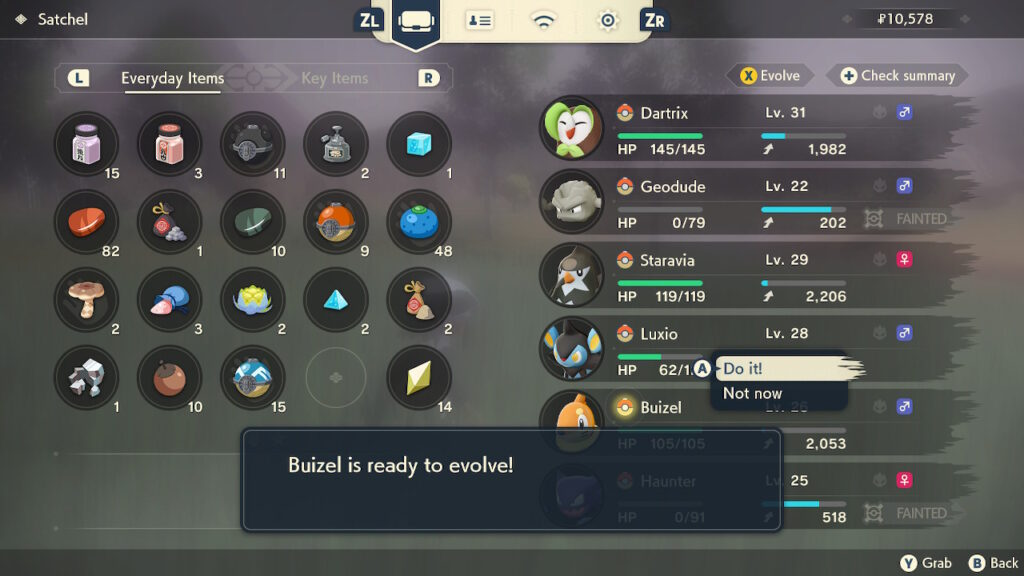
Task: Choose the ice-blue cube item slot
Action: pos(419,144)
